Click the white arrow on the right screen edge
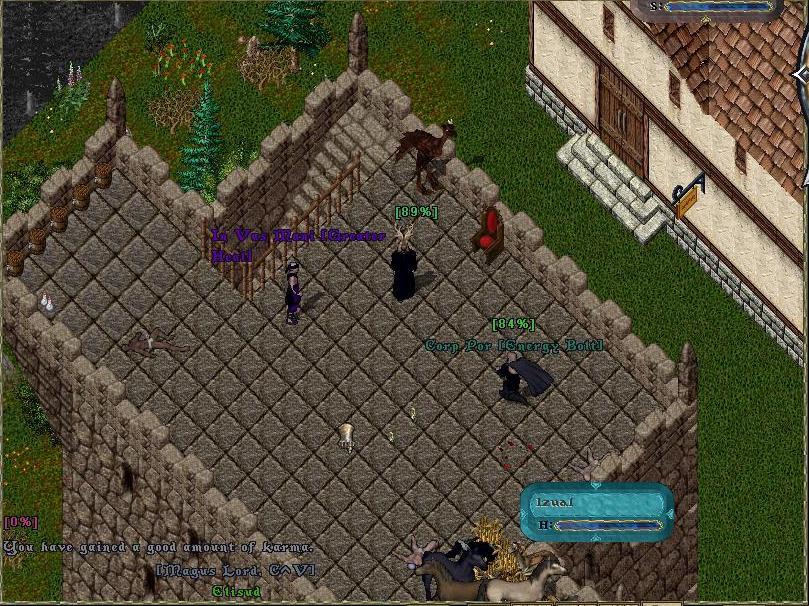Viewport: 809px width, 606px height. [801, 76]
